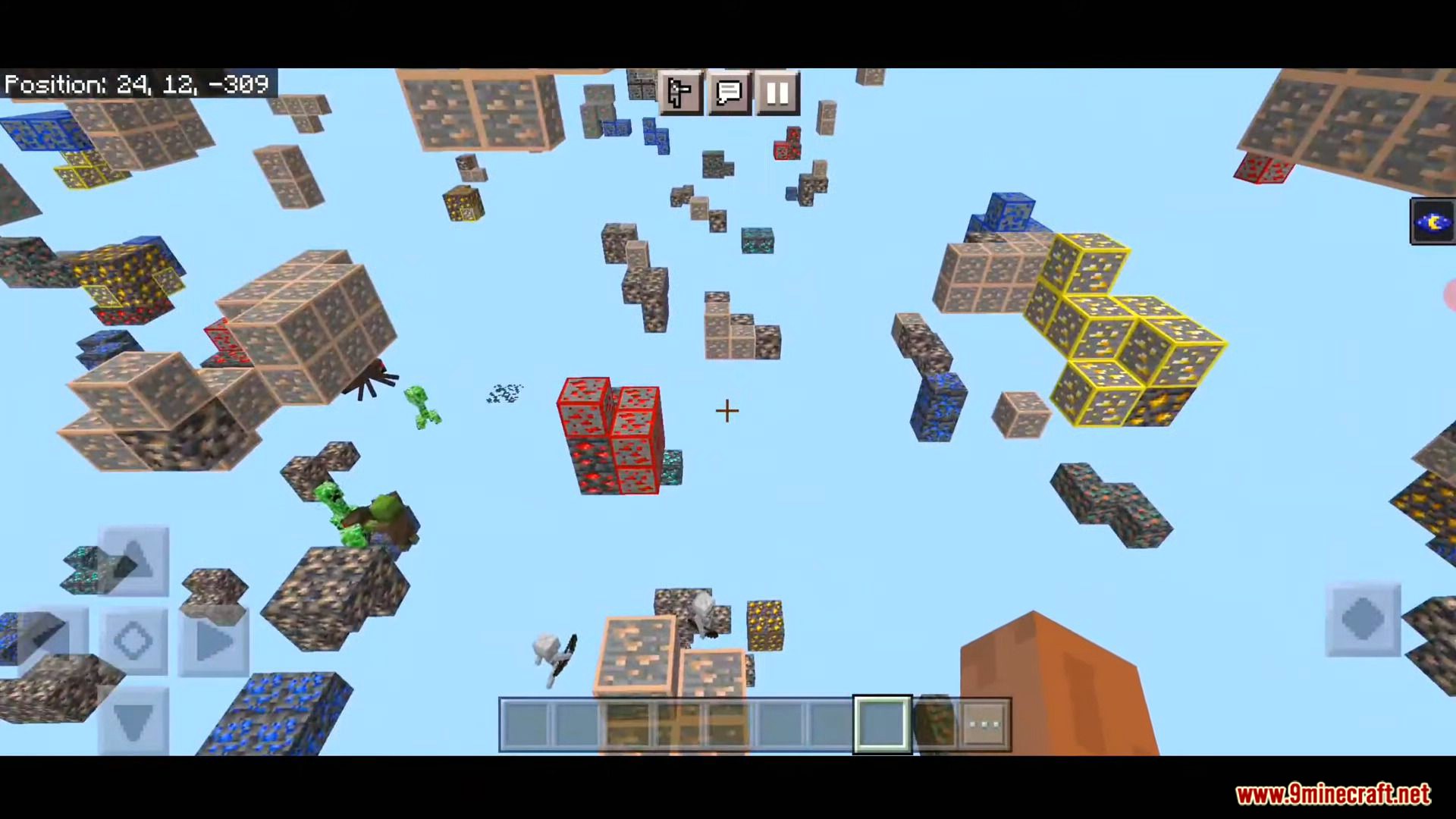Toggle the crosshair aim at the red redstone ore
This screenshot has width=1456, height=819.
coord(726,411)
